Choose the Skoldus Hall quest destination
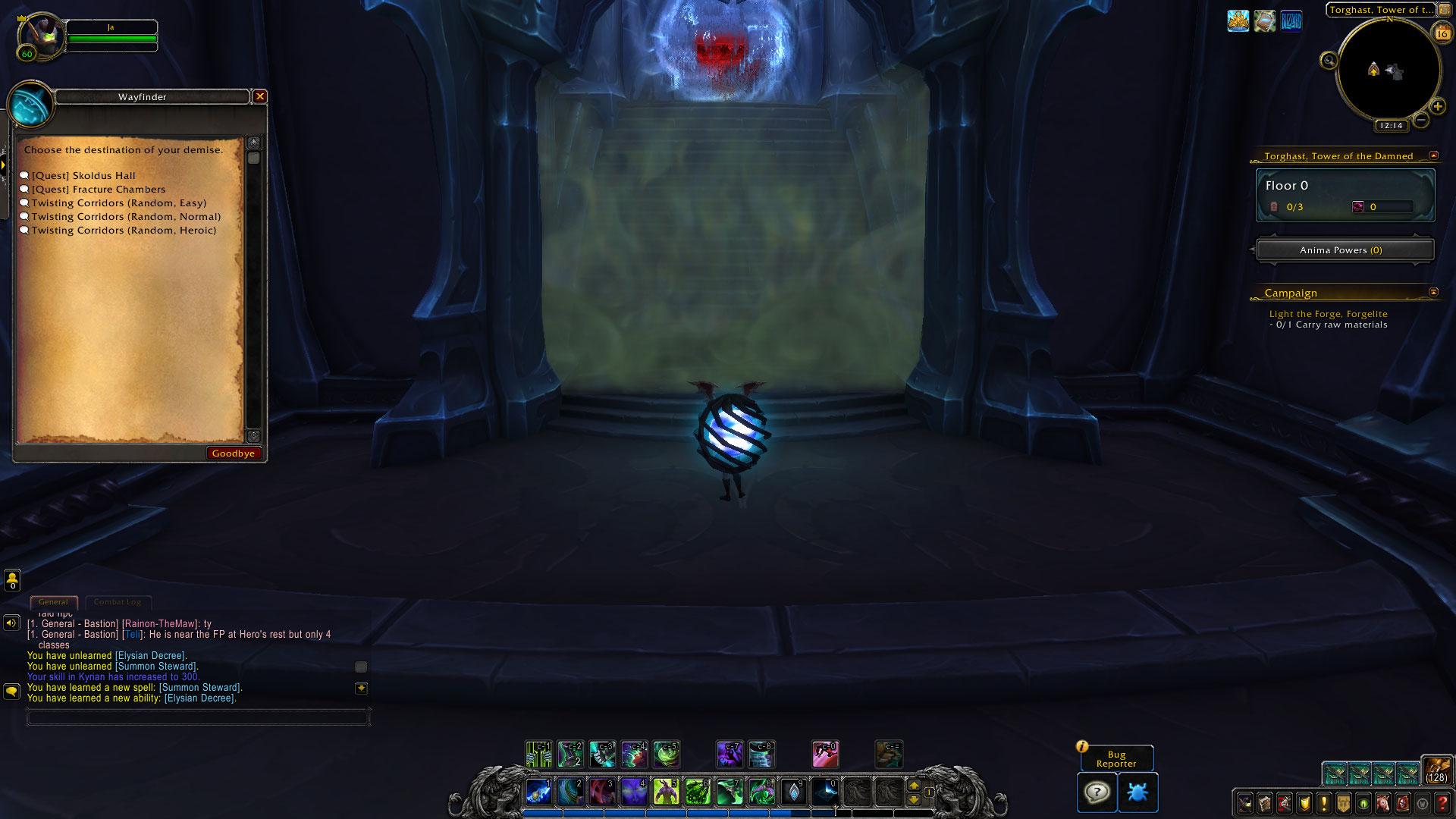 [x=83, y=176]
